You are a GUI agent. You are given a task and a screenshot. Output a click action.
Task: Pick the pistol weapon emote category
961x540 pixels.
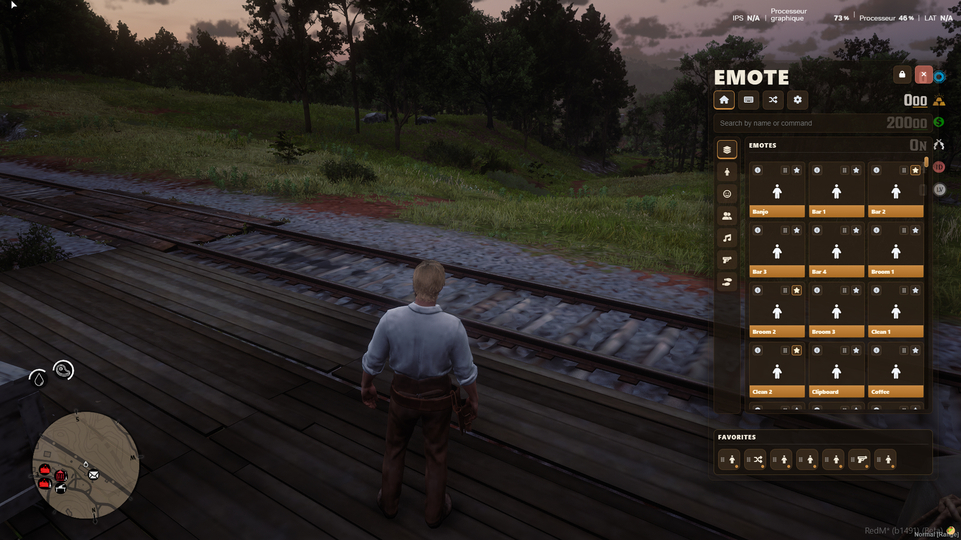point(727,260)
